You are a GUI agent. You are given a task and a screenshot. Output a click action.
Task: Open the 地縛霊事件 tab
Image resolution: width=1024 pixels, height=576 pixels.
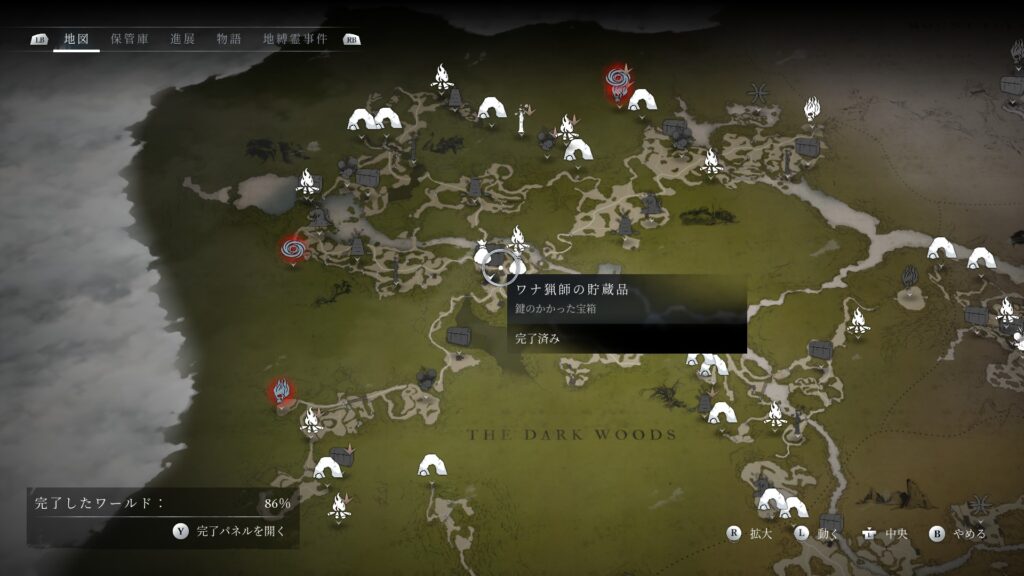click(x=295, y=39)
